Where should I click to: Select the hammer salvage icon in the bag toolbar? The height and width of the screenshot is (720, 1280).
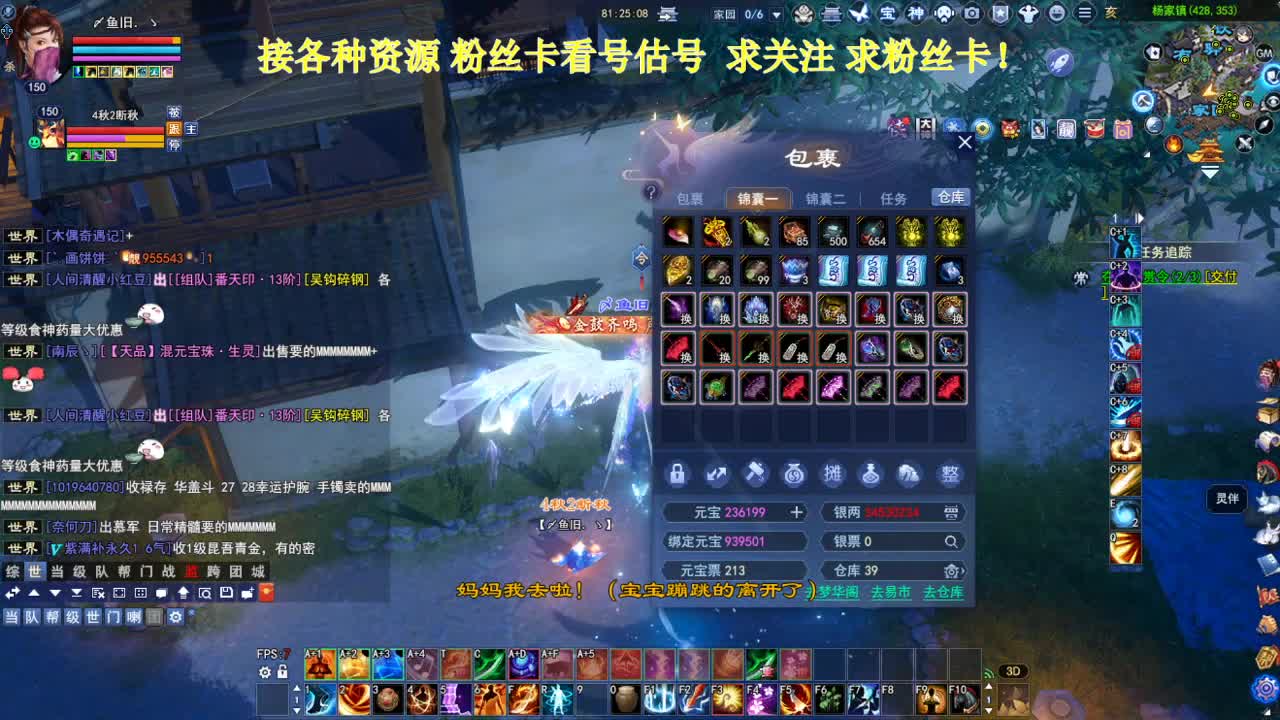pyautogui.click(x=756, y=473)
